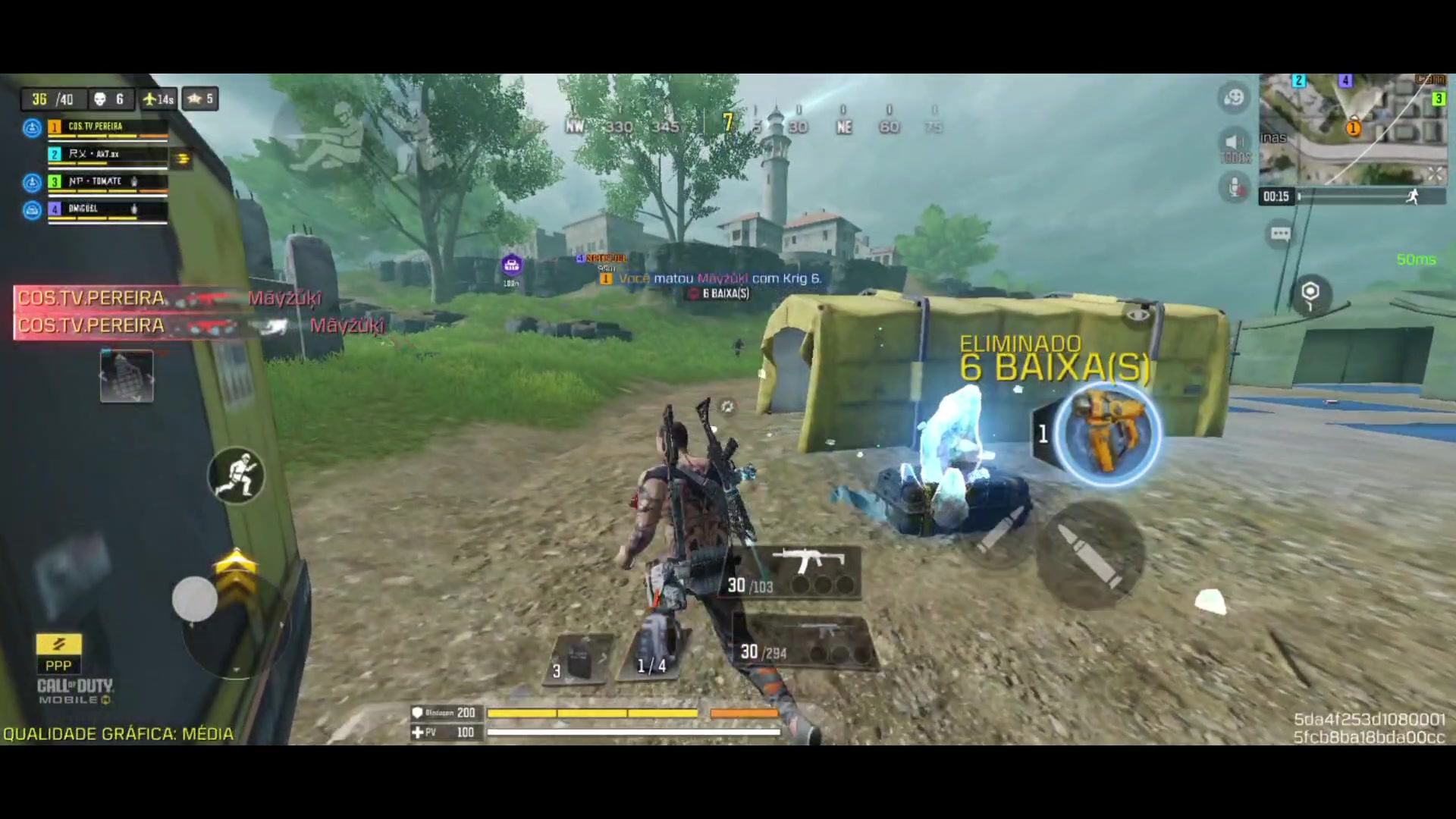This screenshot has height=819, width=1456.
Task: Place a ping with the marker icon
Action: point(1310,294)
